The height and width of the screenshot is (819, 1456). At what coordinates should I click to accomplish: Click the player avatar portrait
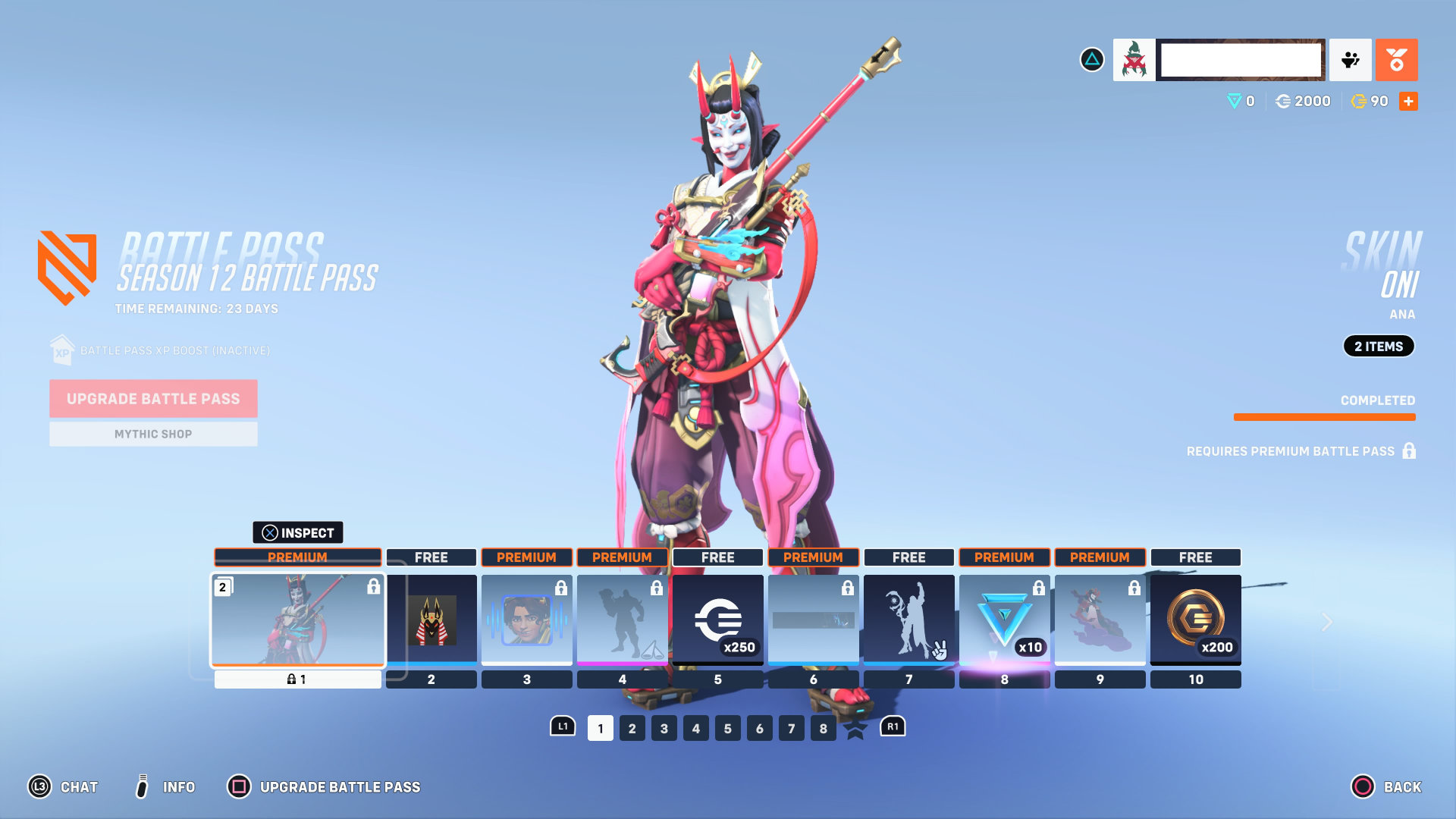(1134, 60)
